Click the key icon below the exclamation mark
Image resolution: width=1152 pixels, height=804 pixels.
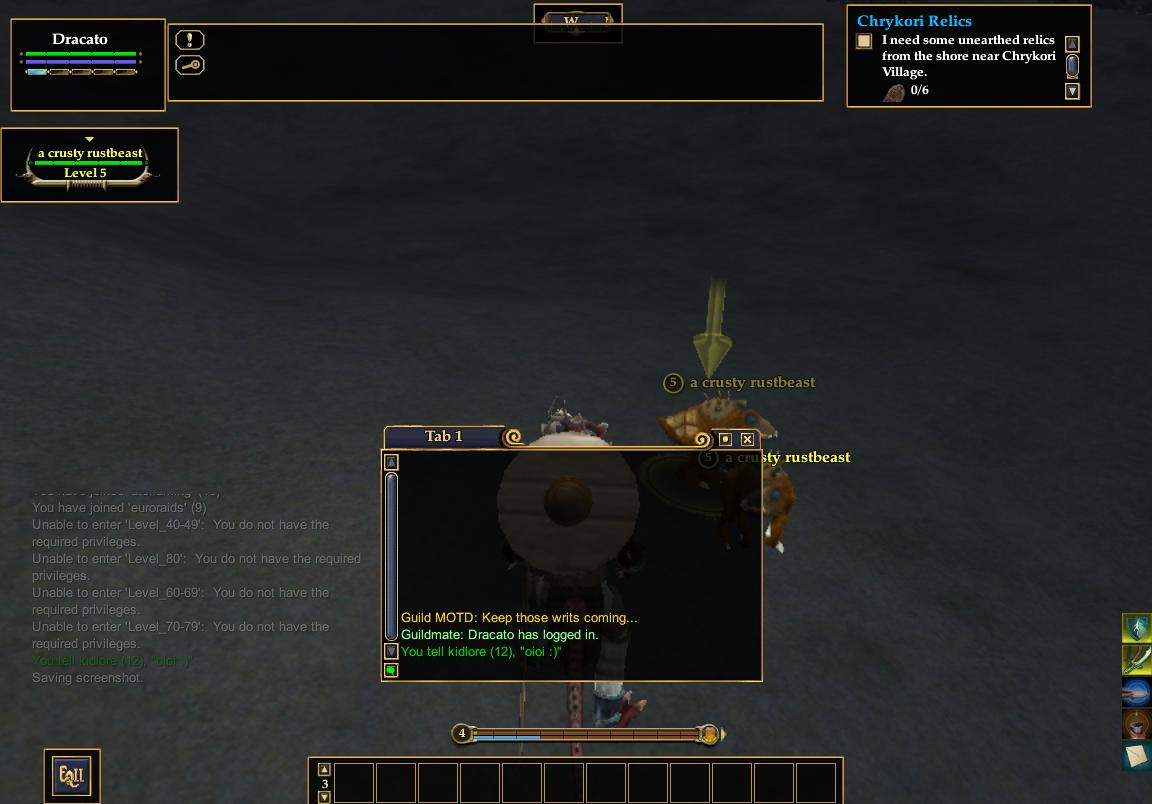point(190,65)
